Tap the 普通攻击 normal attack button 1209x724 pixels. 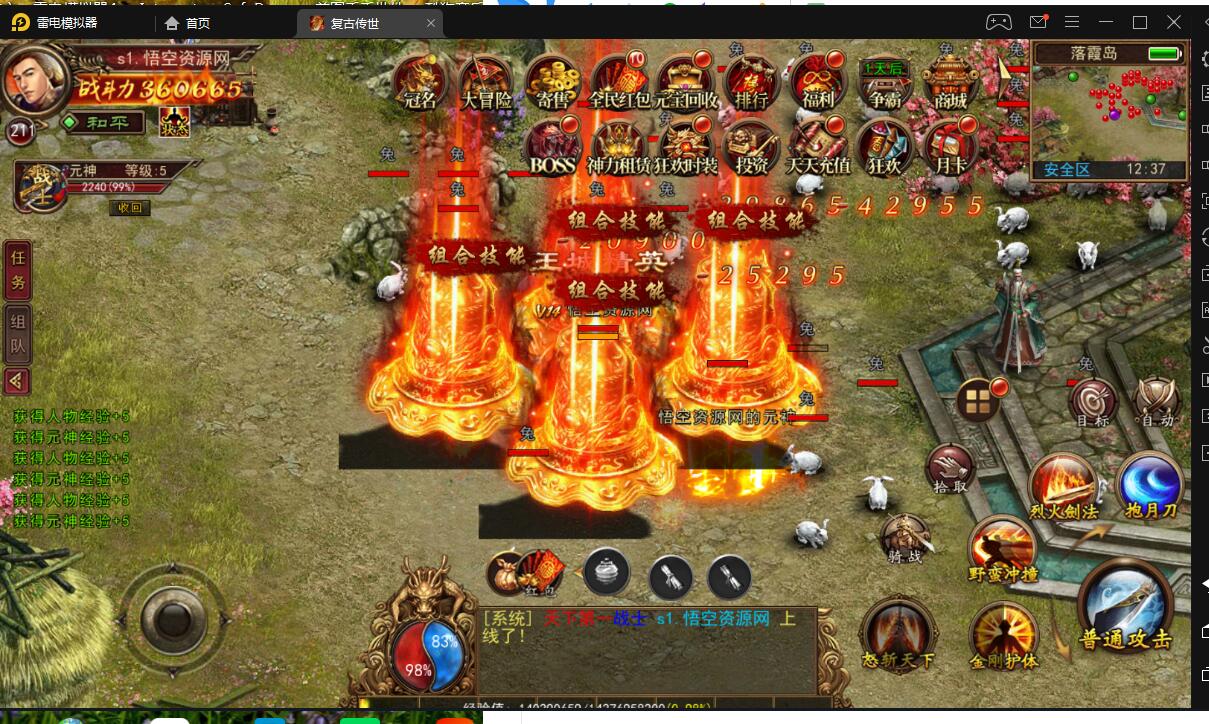(1125, 607)
